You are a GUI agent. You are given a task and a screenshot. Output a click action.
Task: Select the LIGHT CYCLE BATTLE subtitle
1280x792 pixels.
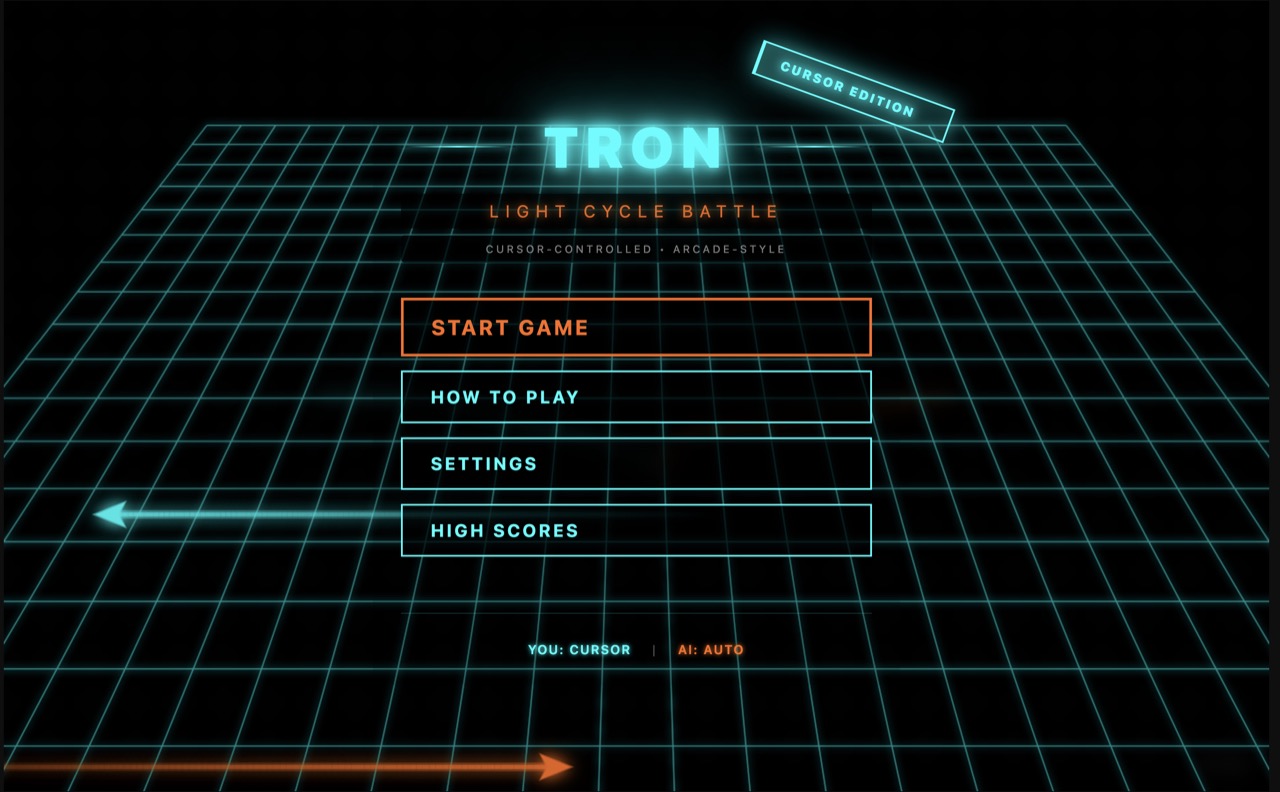636,211
